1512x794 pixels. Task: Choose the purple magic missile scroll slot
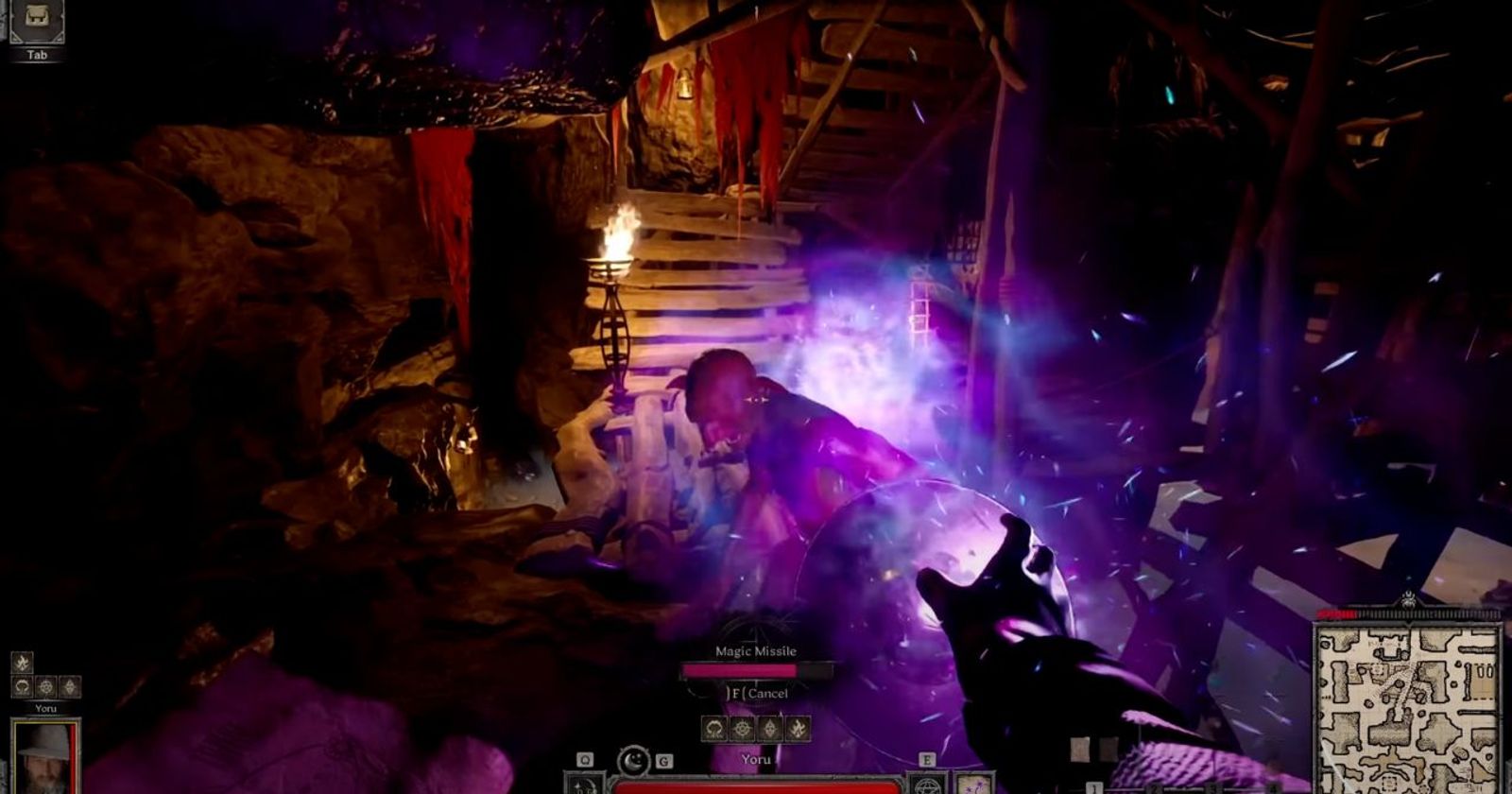point(974,784)
